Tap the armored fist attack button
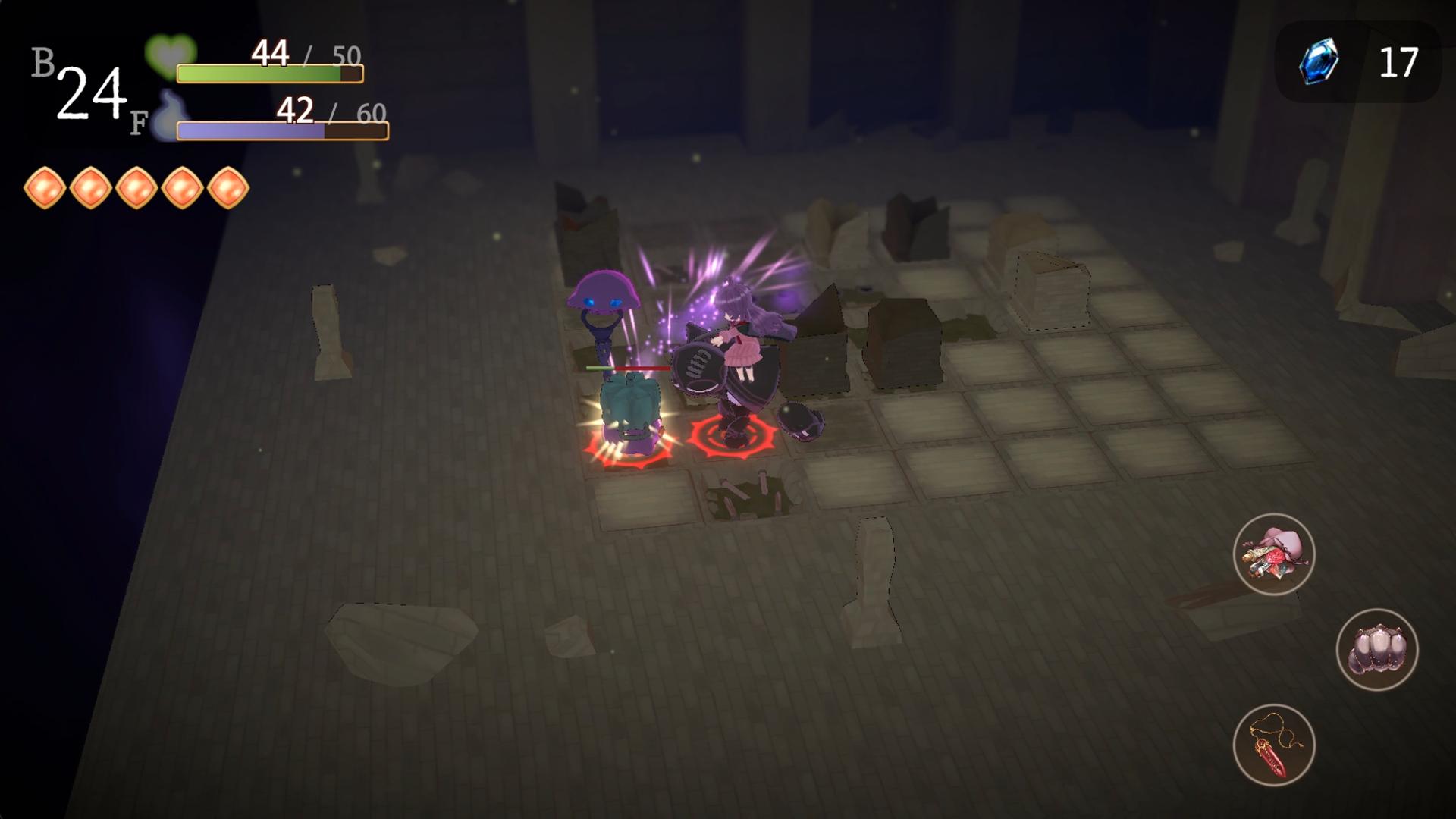Image resolution: width=1456 pixels, height=819 pixels. [1376, 650]
